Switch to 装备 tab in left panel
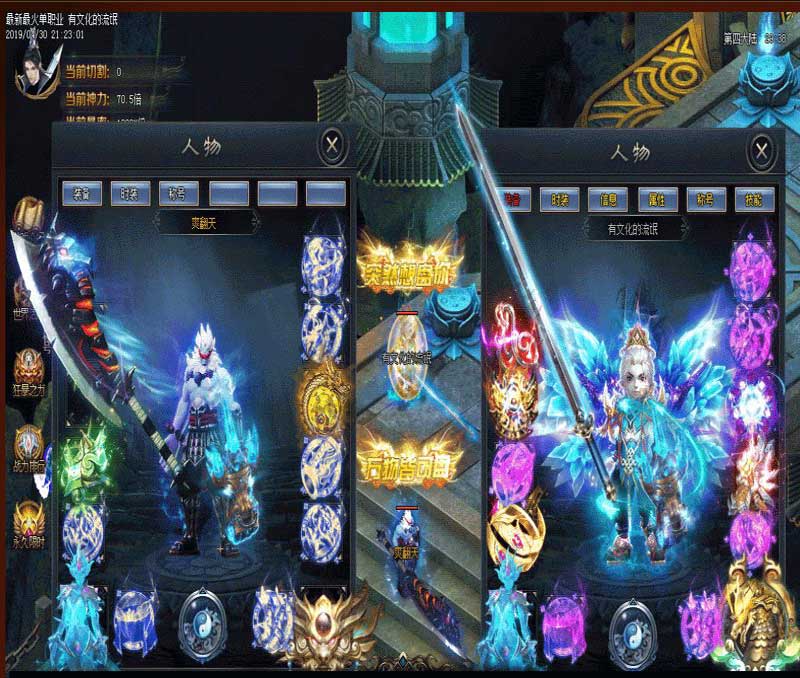This screenshot has height=678, width=800. click(x=81, y=192)
